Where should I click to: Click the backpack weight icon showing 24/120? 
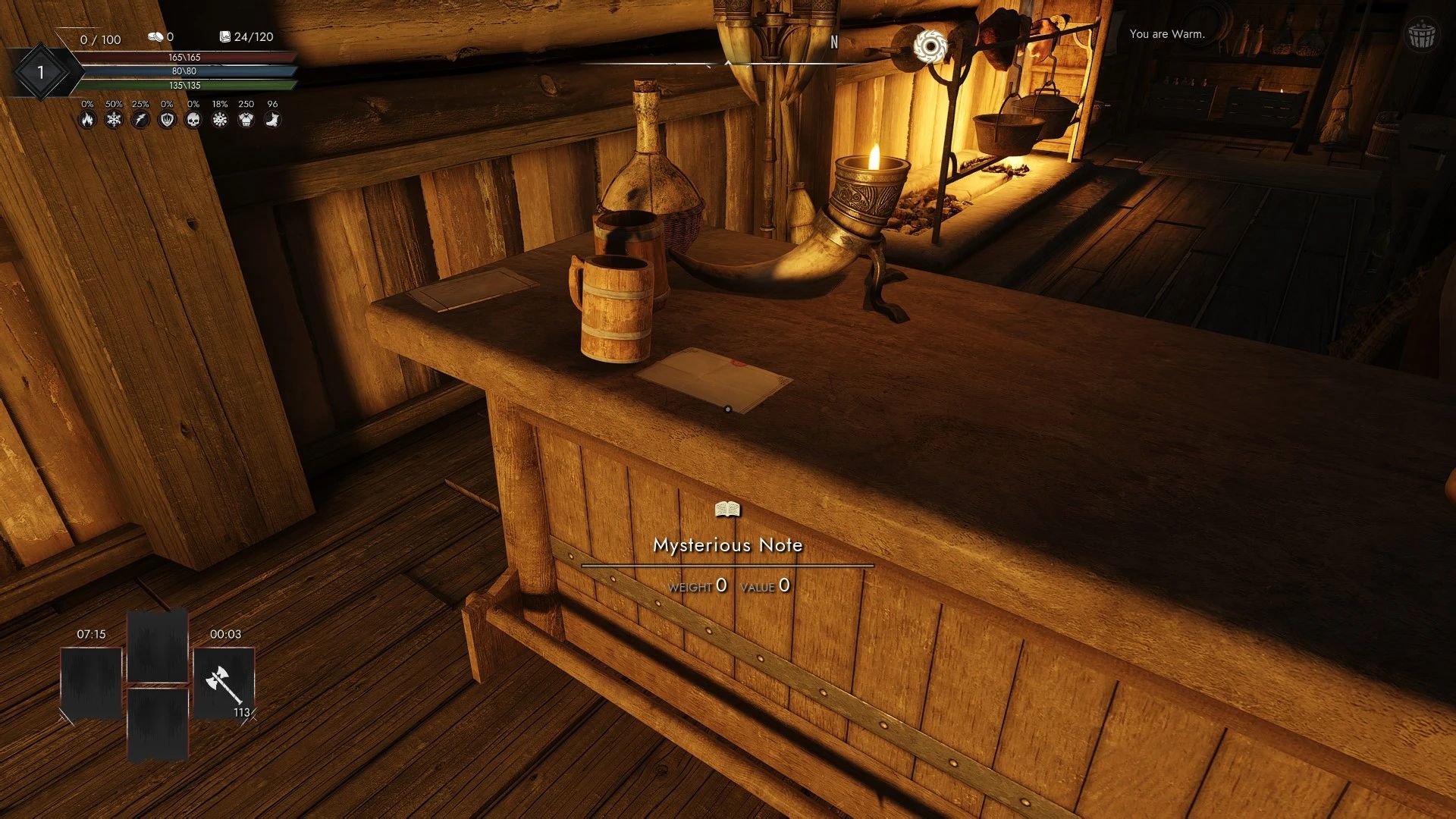(224, 36)
